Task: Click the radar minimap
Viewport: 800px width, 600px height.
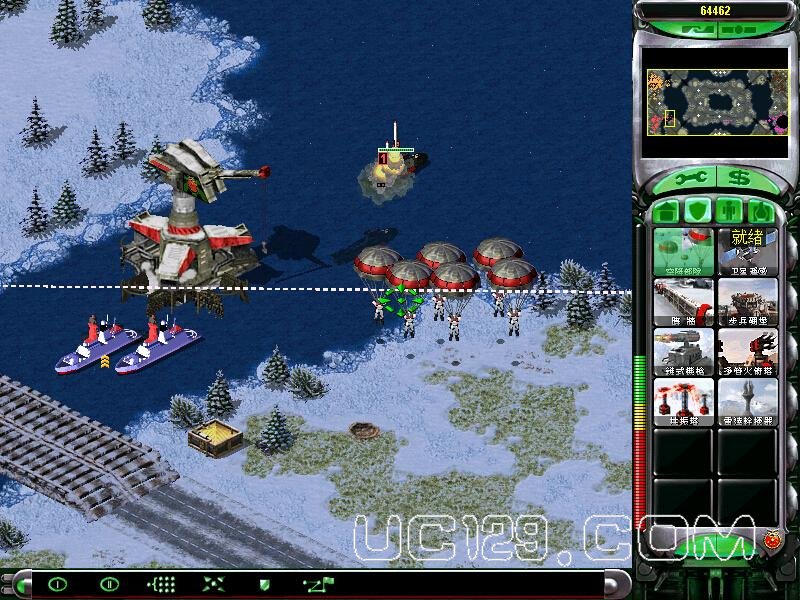Action: [716, 102]
